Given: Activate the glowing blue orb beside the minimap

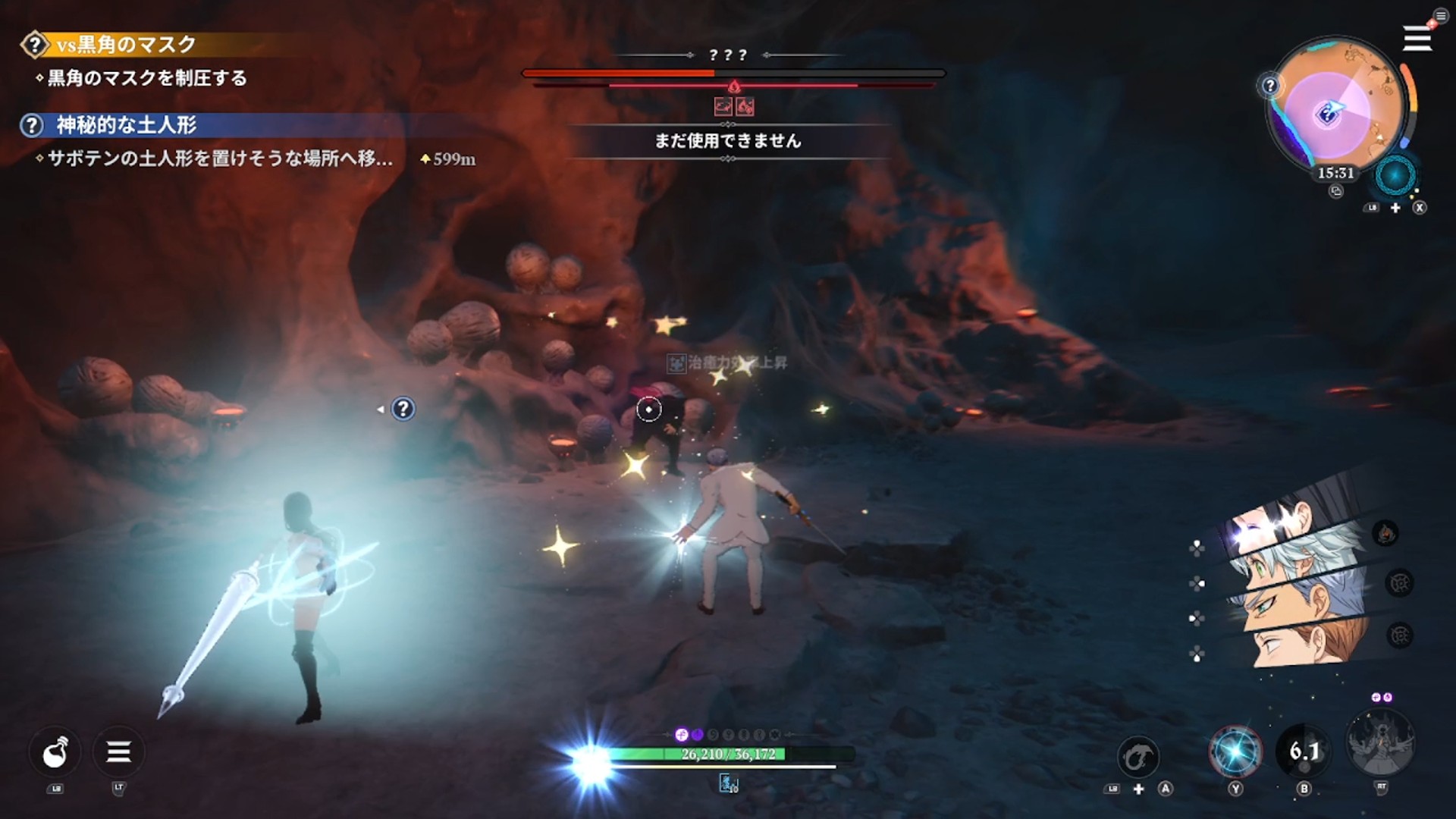Looking at the screenshot, I should coord(1395,176).
